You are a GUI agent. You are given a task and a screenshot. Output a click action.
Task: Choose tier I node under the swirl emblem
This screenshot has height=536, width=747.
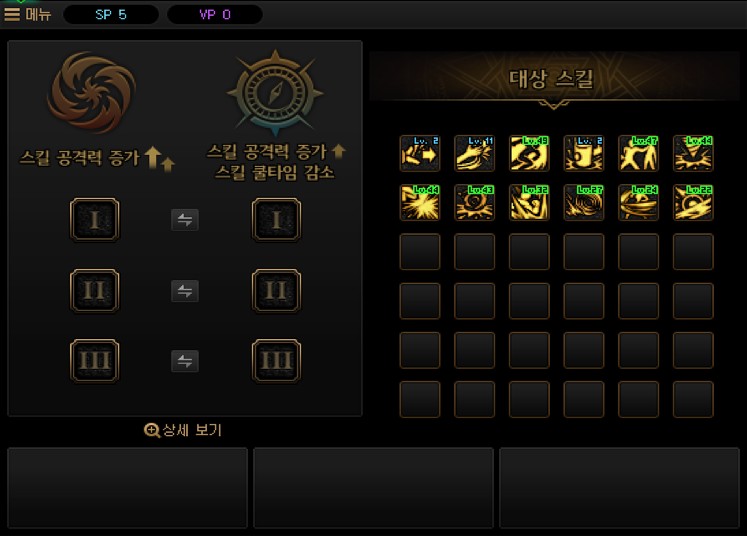point(95,220)
